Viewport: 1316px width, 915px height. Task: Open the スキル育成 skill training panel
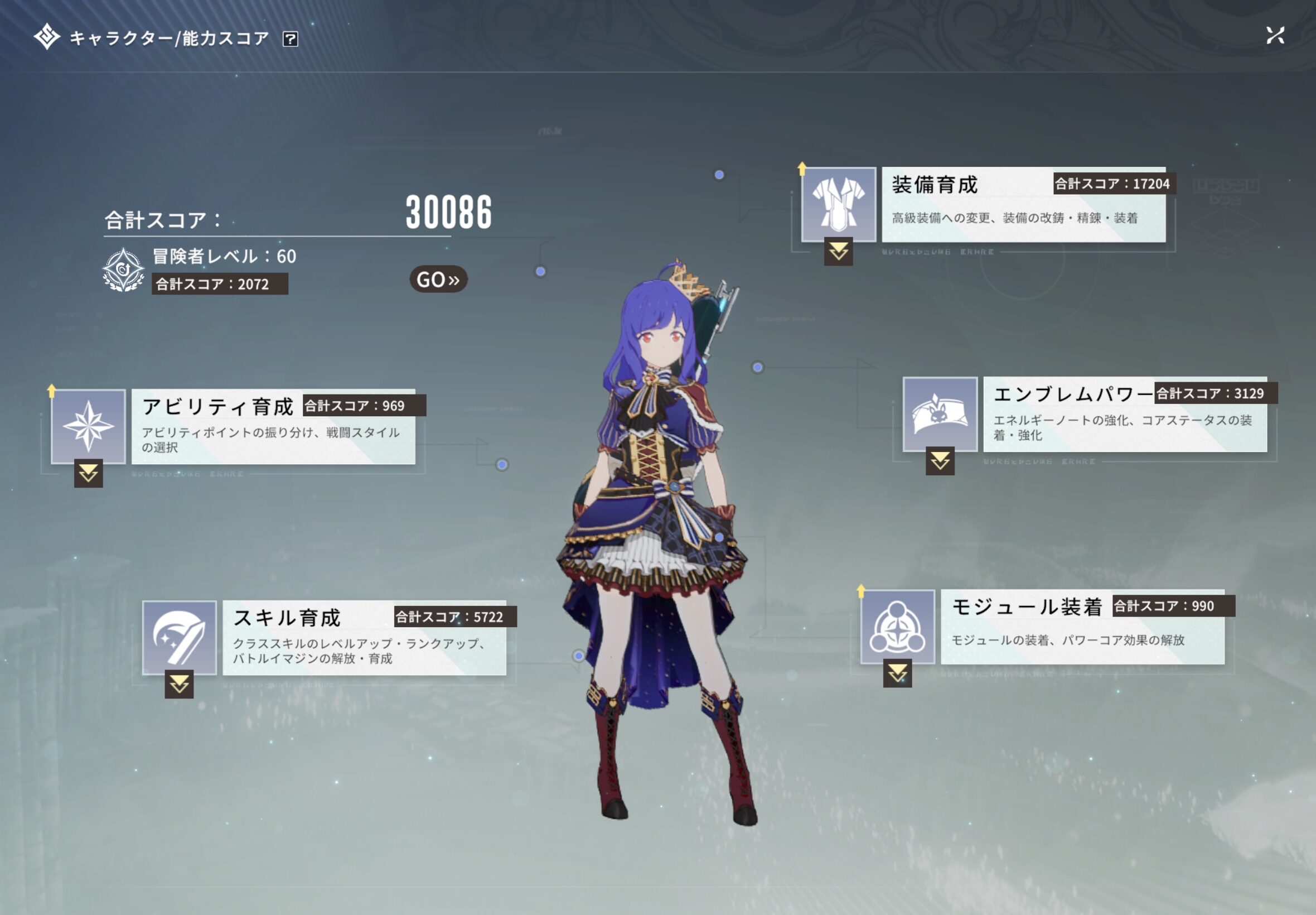tap(364, 638)
